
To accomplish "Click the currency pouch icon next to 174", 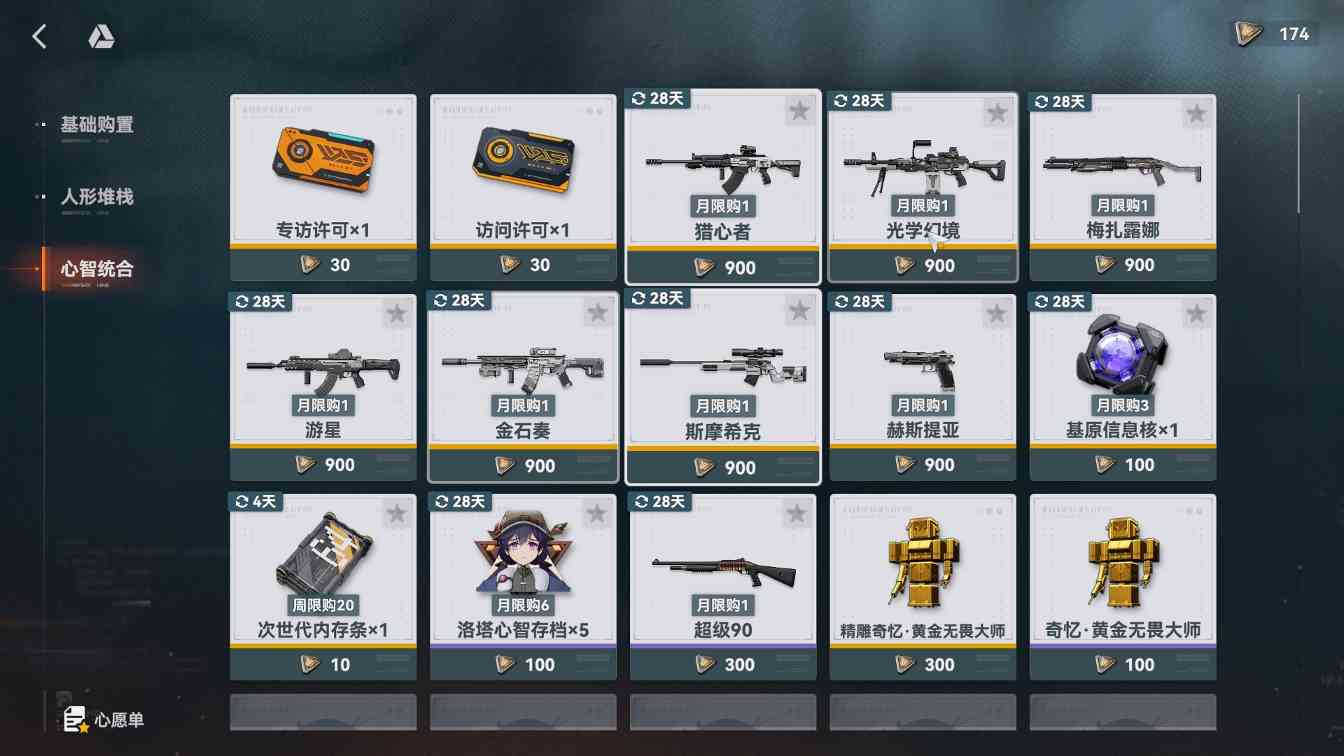I will coord(1248,32).
